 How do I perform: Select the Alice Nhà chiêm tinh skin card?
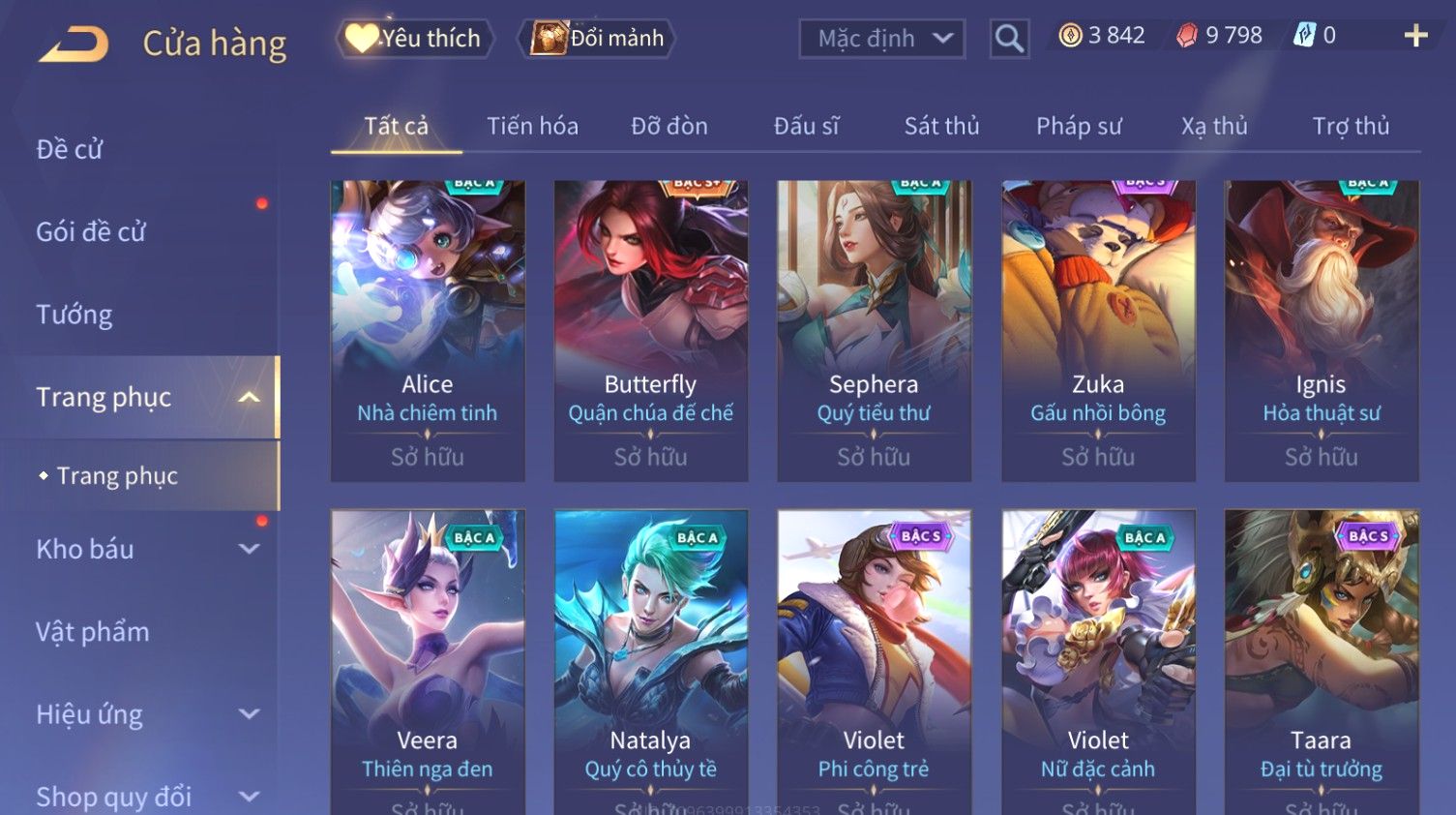point(428,330)
